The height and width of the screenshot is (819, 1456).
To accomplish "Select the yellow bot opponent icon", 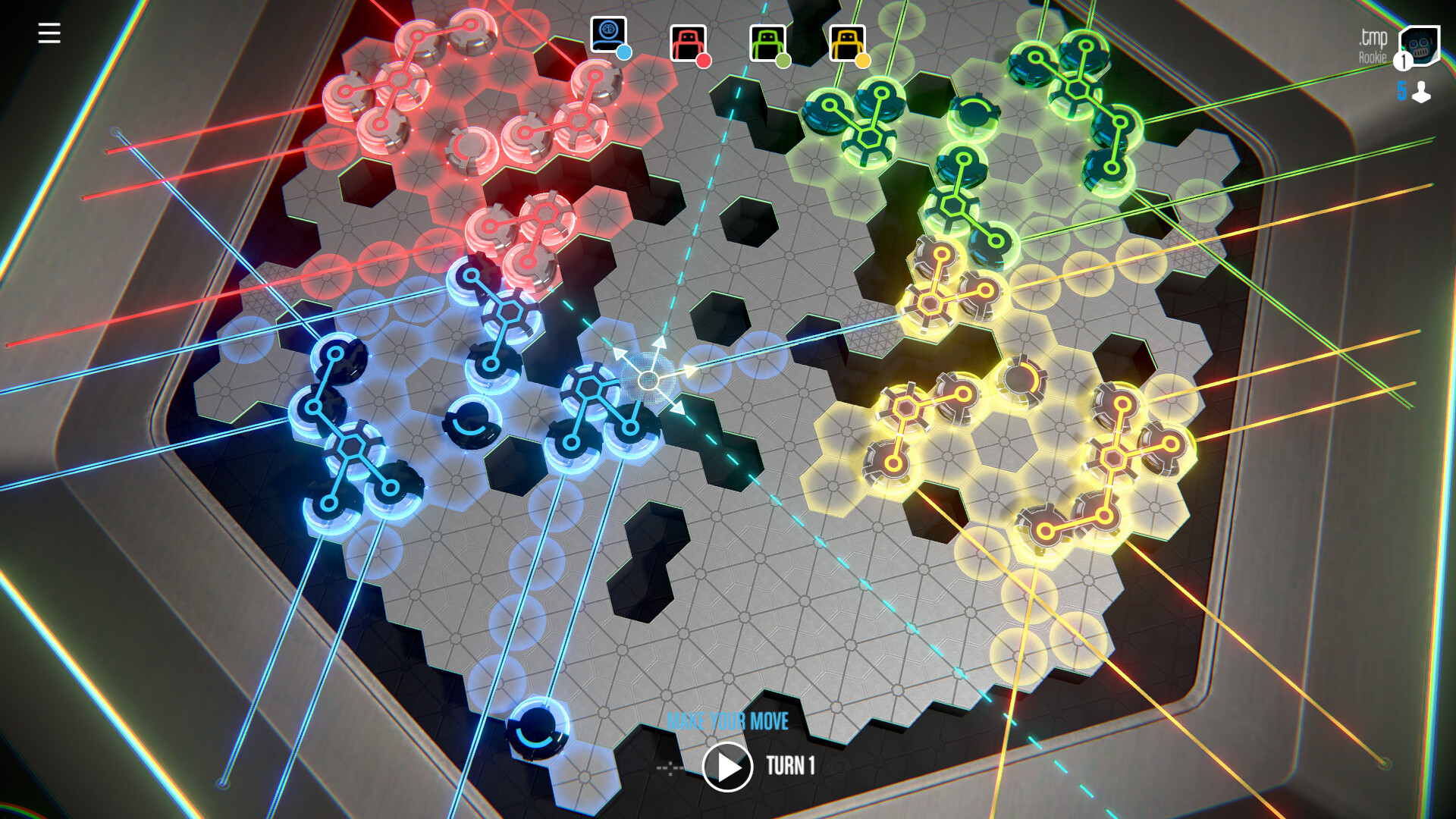I will pyautogui.click(x=847, y=41).
